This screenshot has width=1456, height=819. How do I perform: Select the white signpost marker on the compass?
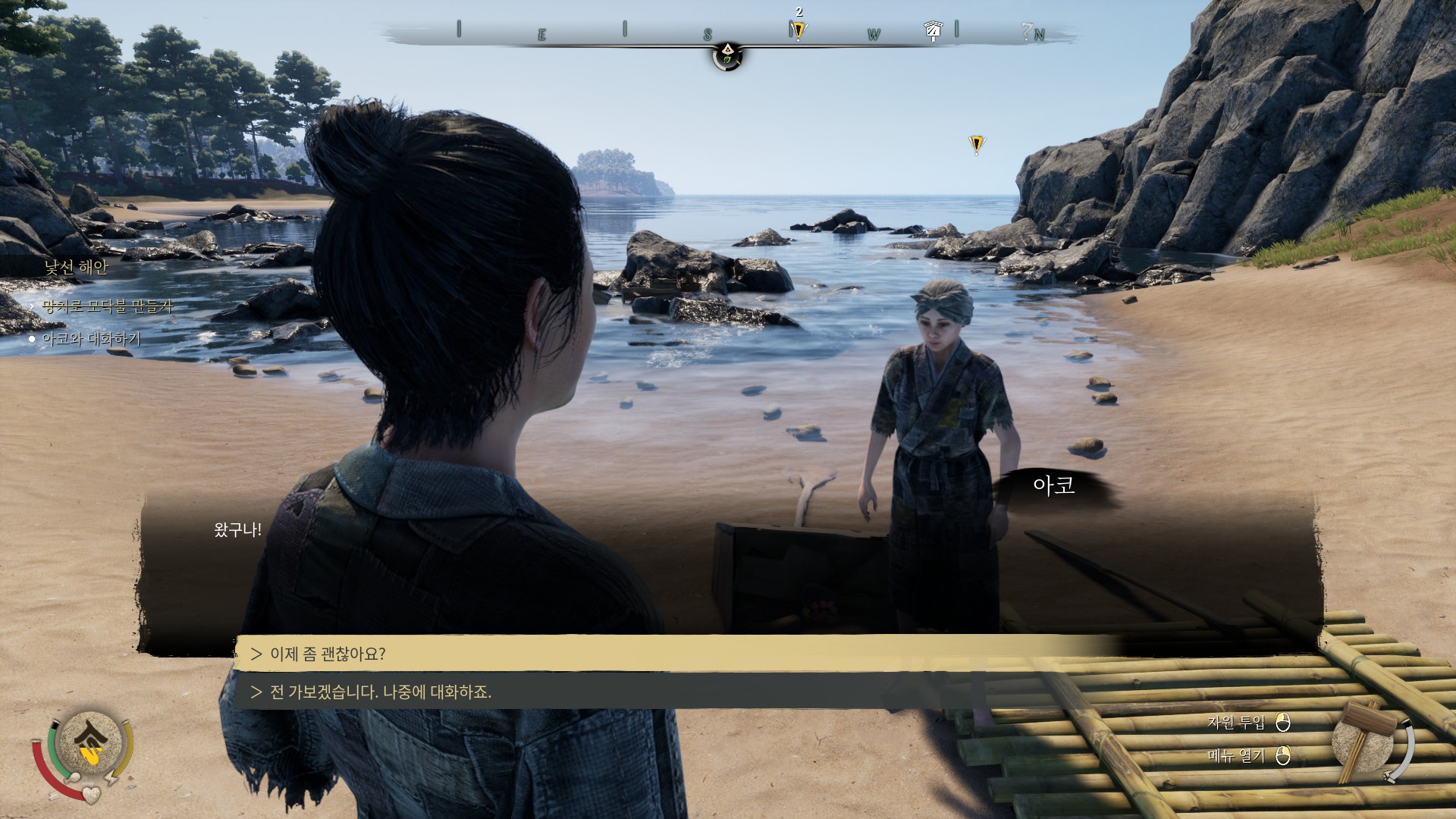pos(933,31)
